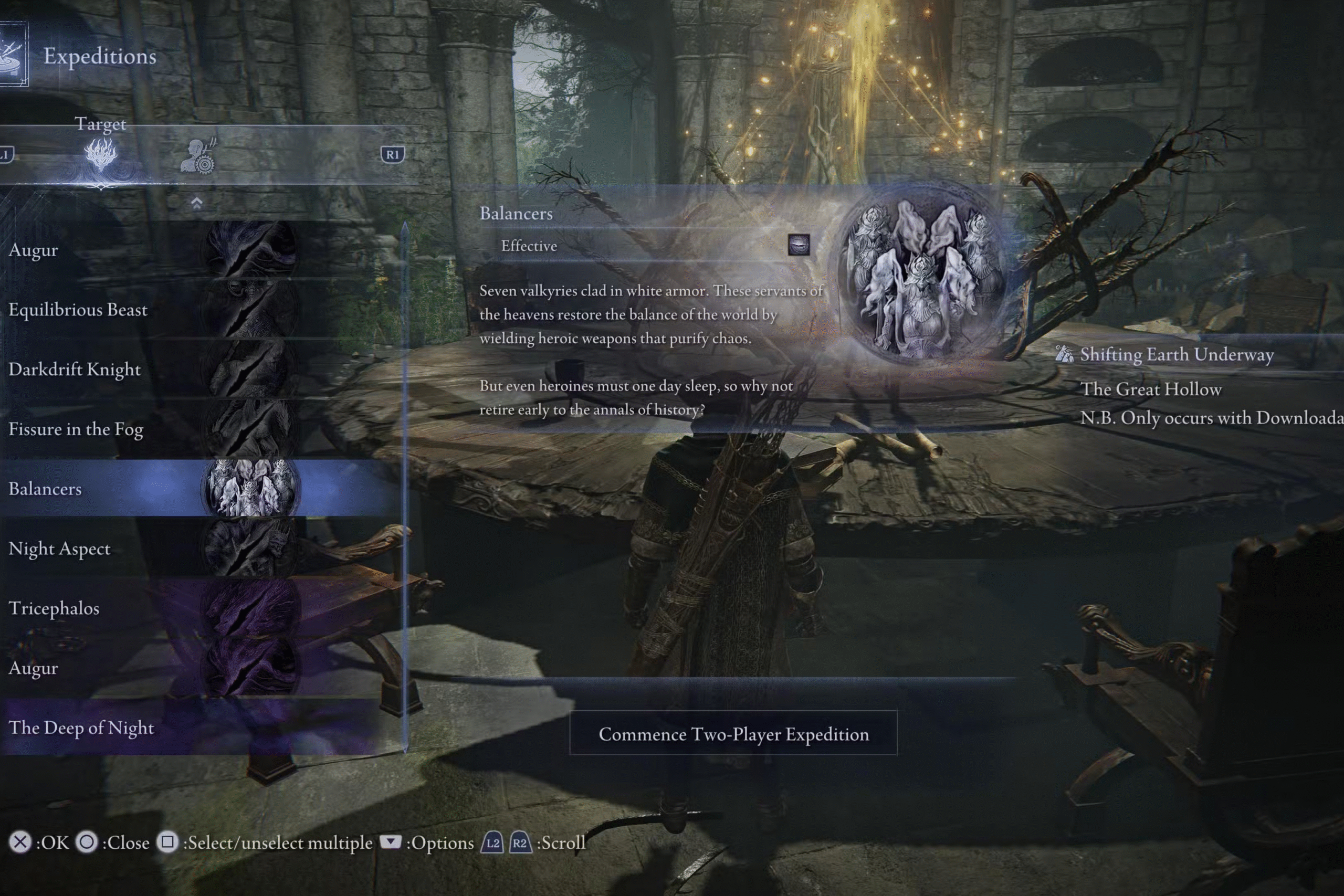Select the Tricephalos expedition

149,608
